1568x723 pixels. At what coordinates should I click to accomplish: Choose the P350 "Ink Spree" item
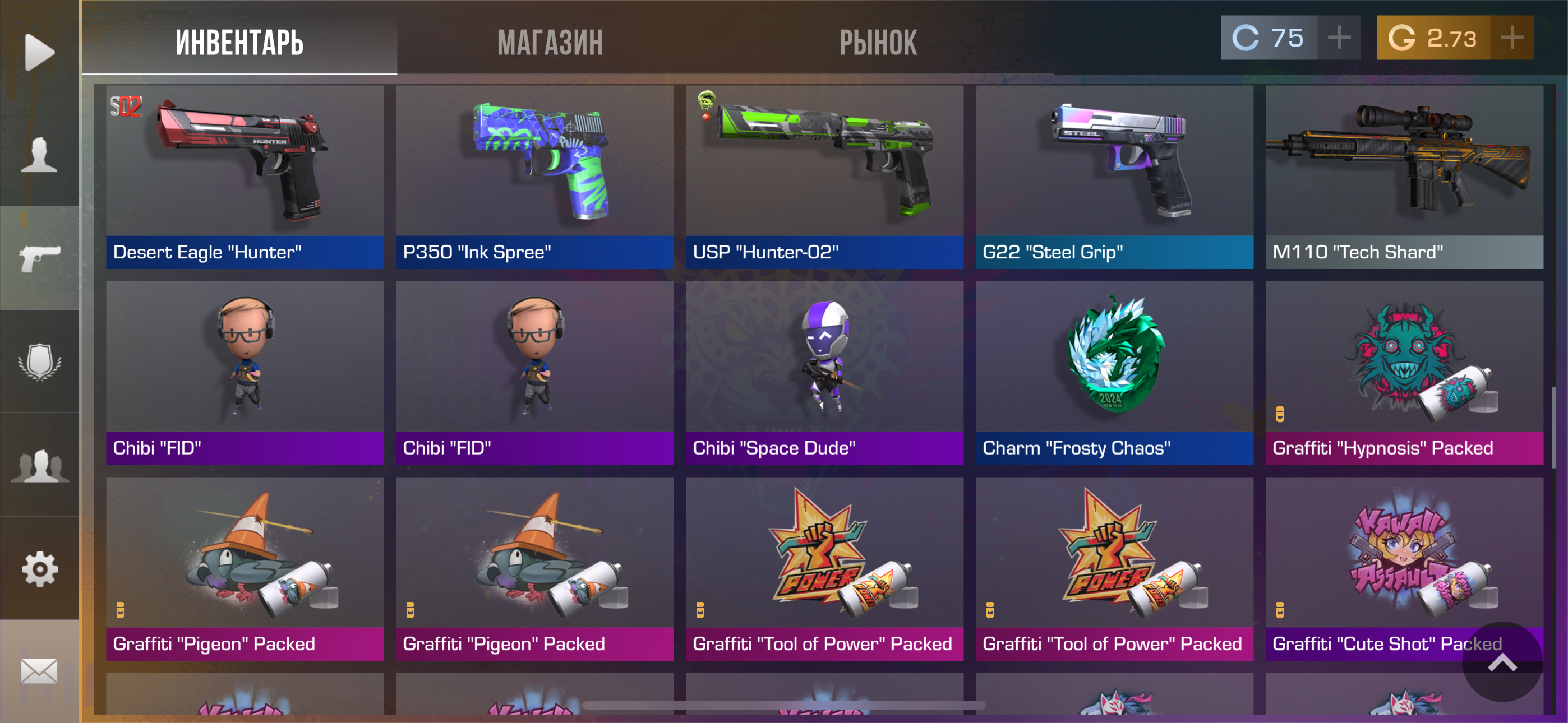point(534,177)
